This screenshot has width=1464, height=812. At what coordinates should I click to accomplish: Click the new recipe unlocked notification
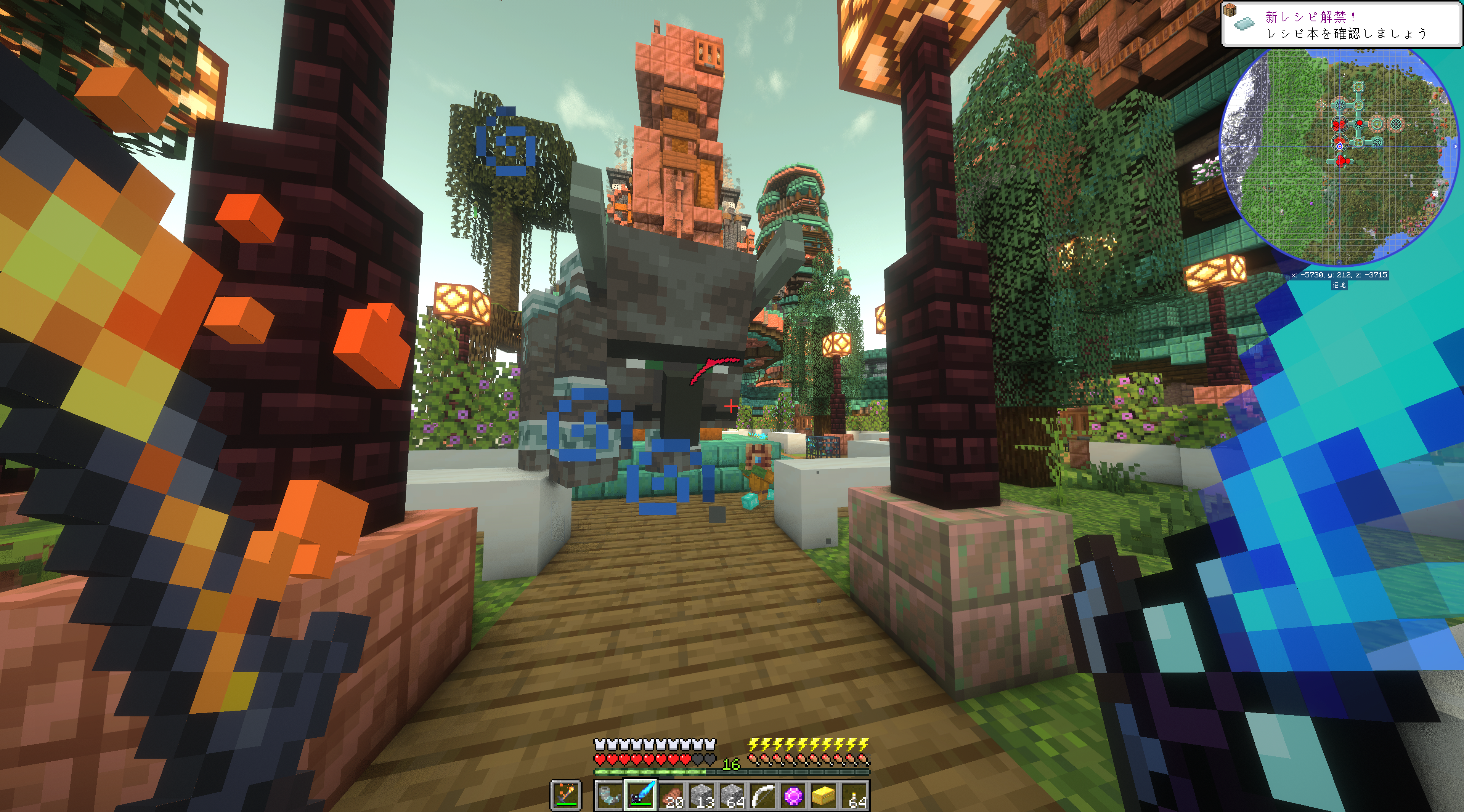tap(1341, 24)
